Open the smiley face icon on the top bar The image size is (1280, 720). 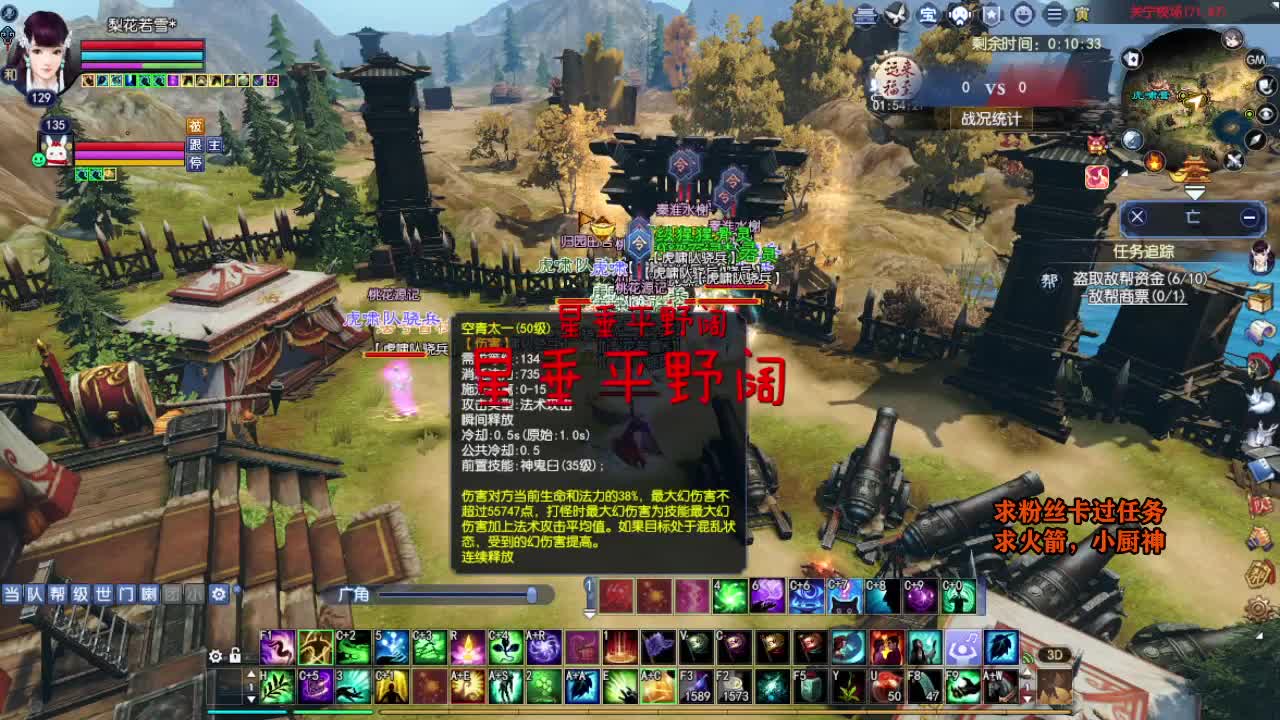pyautogui.click(x=1024, y=14)
